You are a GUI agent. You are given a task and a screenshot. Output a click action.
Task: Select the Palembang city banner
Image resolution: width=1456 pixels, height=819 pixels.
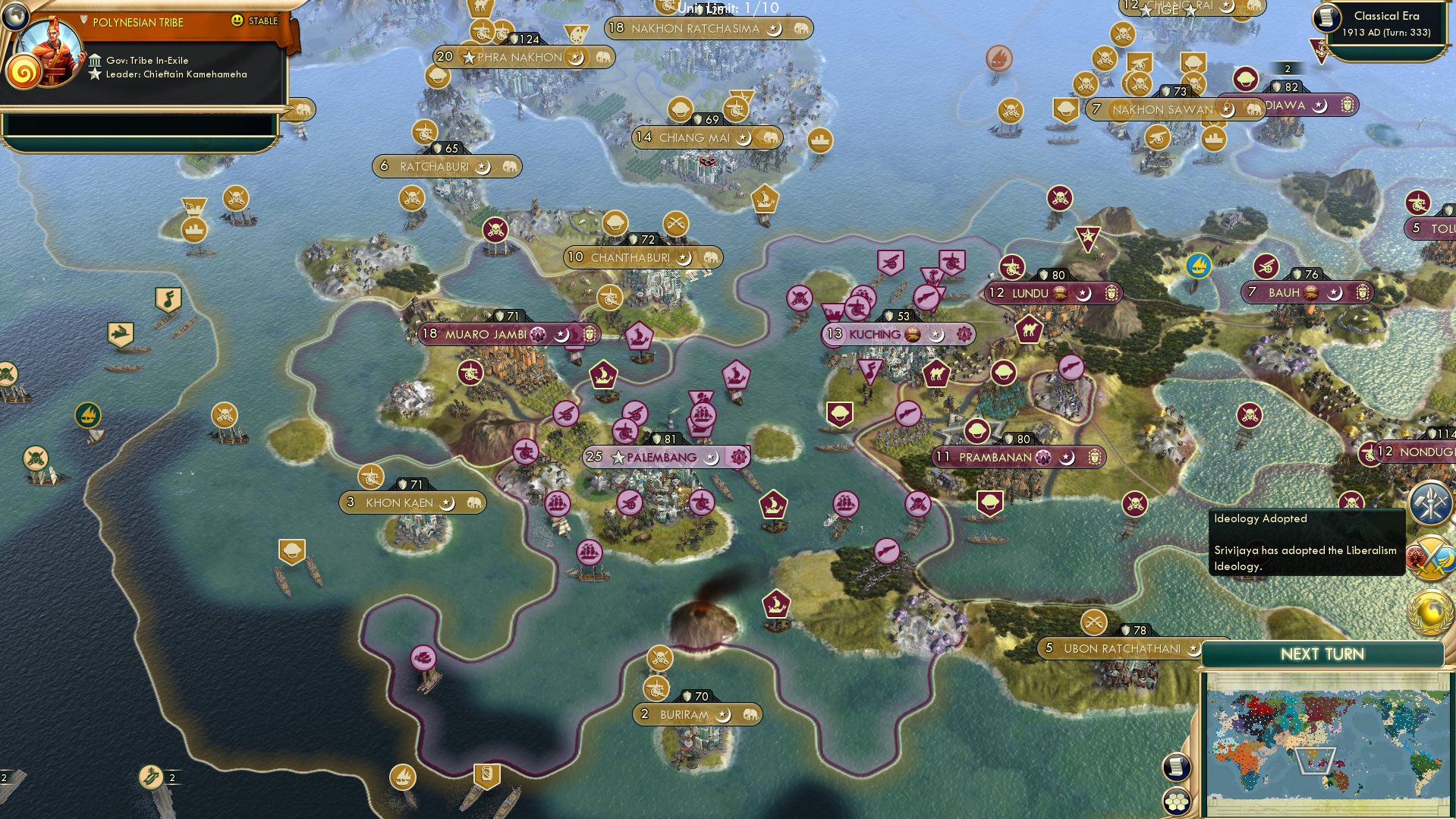(x=659, y=458)
